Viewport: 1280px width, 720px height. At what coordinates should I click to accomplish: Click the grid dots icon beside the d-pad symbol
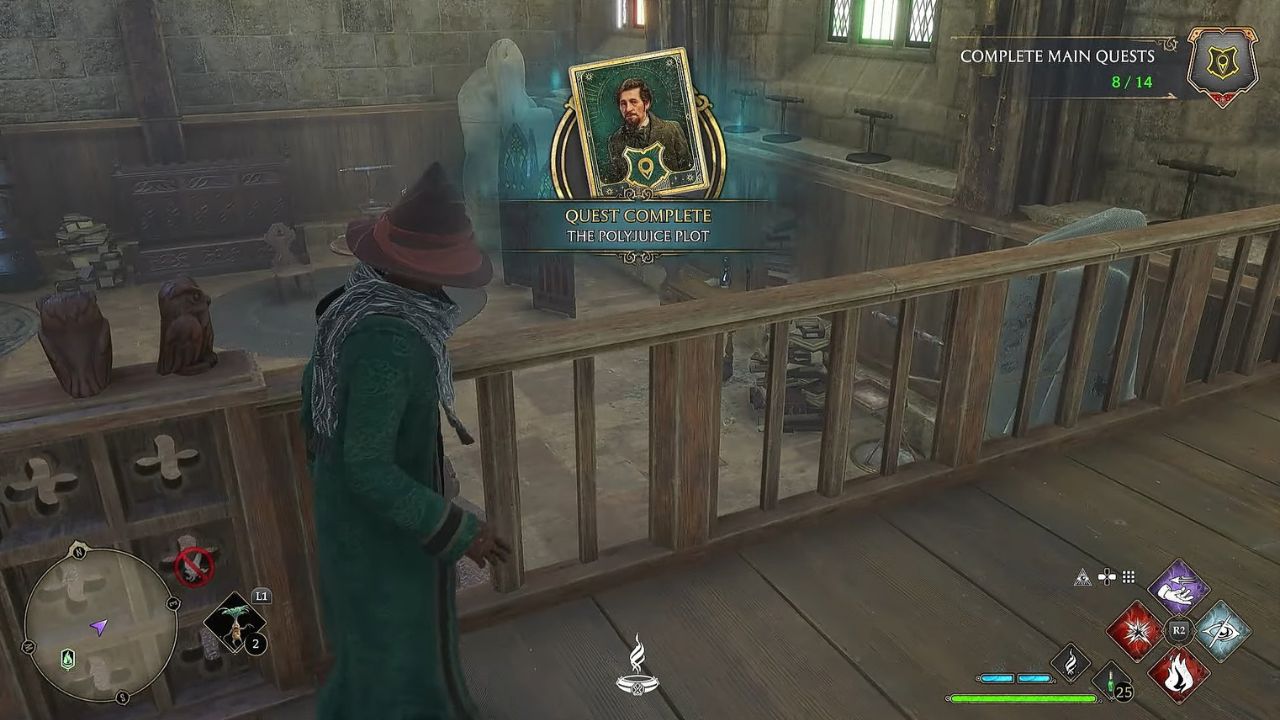[1128, 577]
